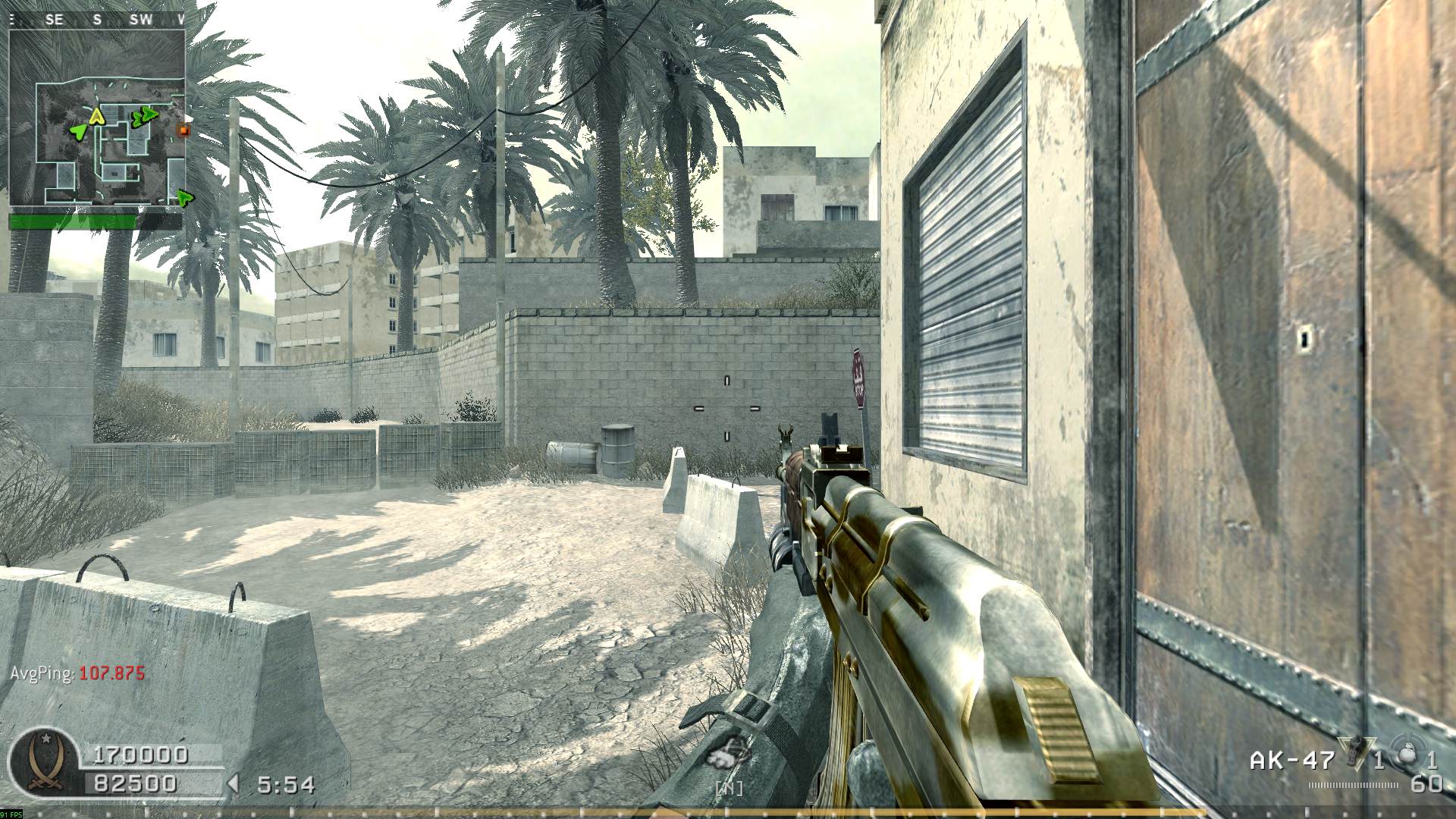Click the AK-47 weapon name label
The width and height of the screenshot is (1456, 819).
[1281, 761]
